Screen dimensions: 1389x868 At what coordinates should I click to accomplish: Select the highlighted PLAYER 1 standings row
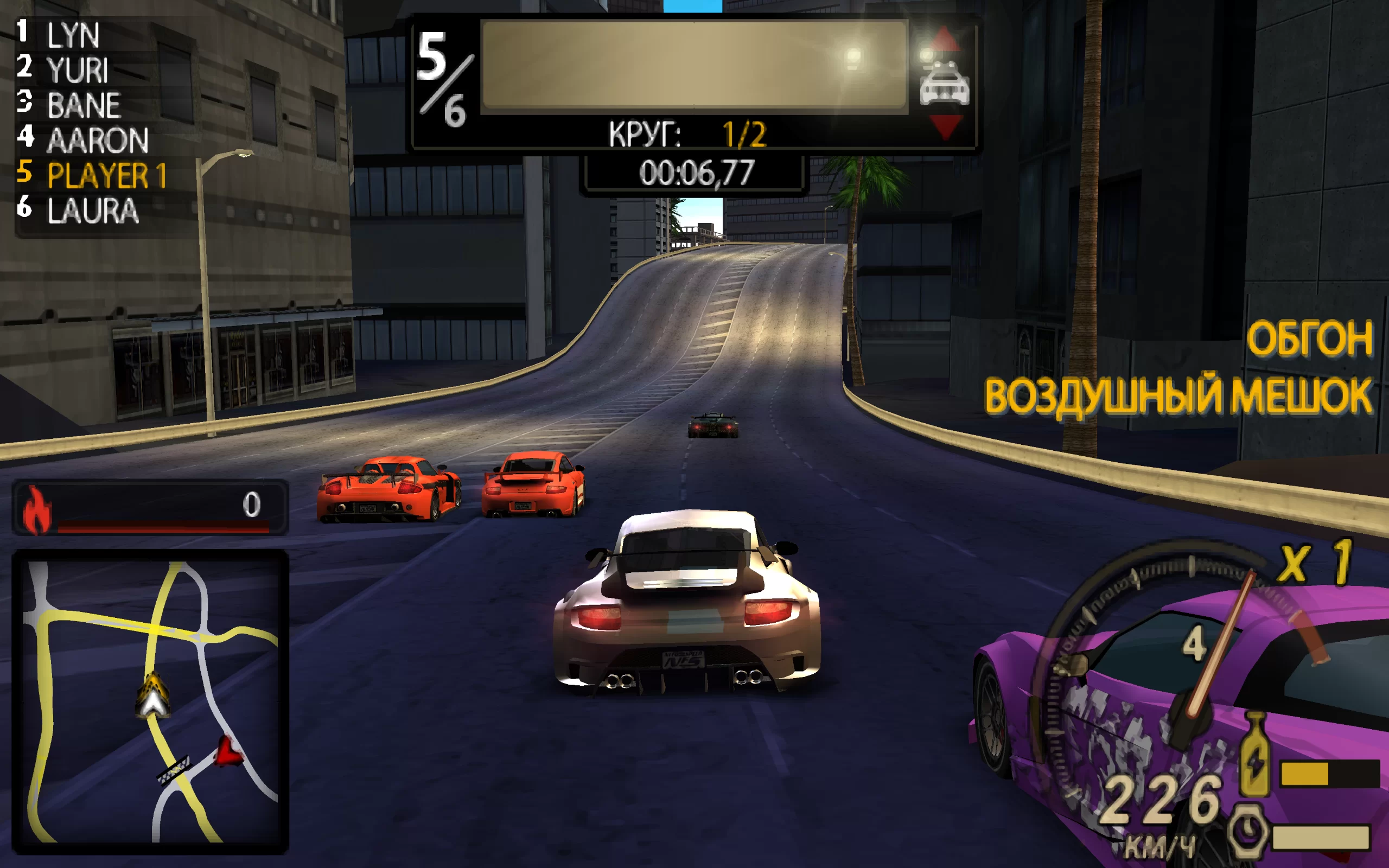[x=106, y=175]
